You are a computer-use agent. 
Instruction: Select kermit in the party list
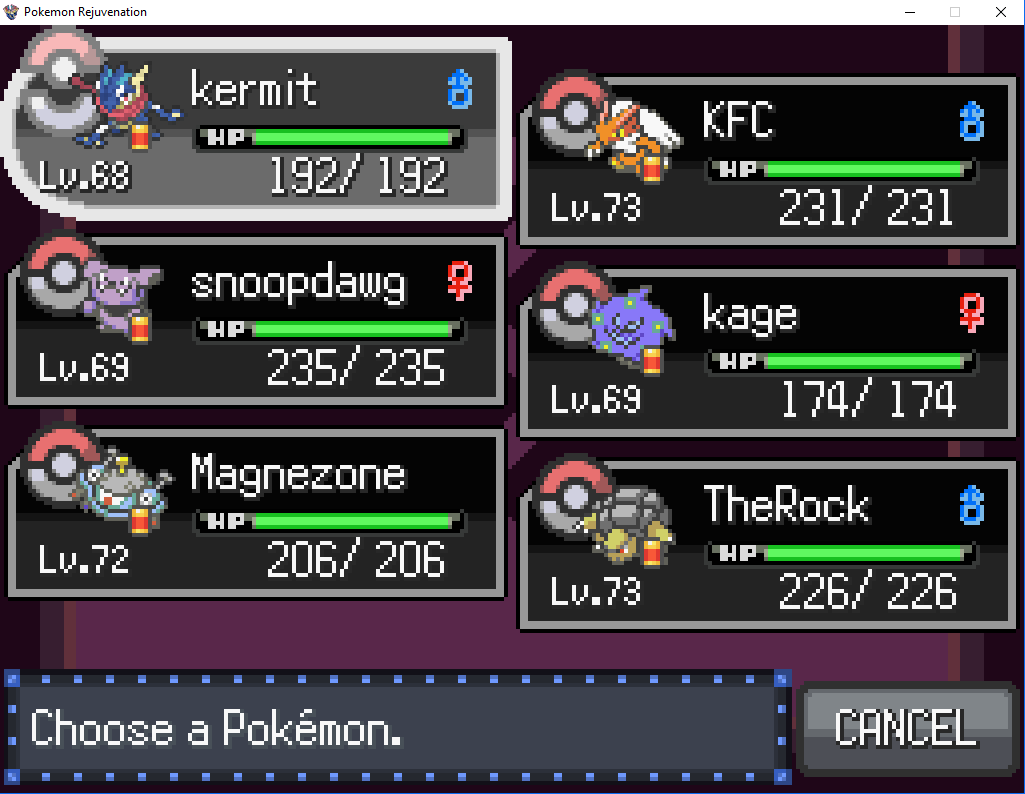pyautogui.click(x=258, y=128)
